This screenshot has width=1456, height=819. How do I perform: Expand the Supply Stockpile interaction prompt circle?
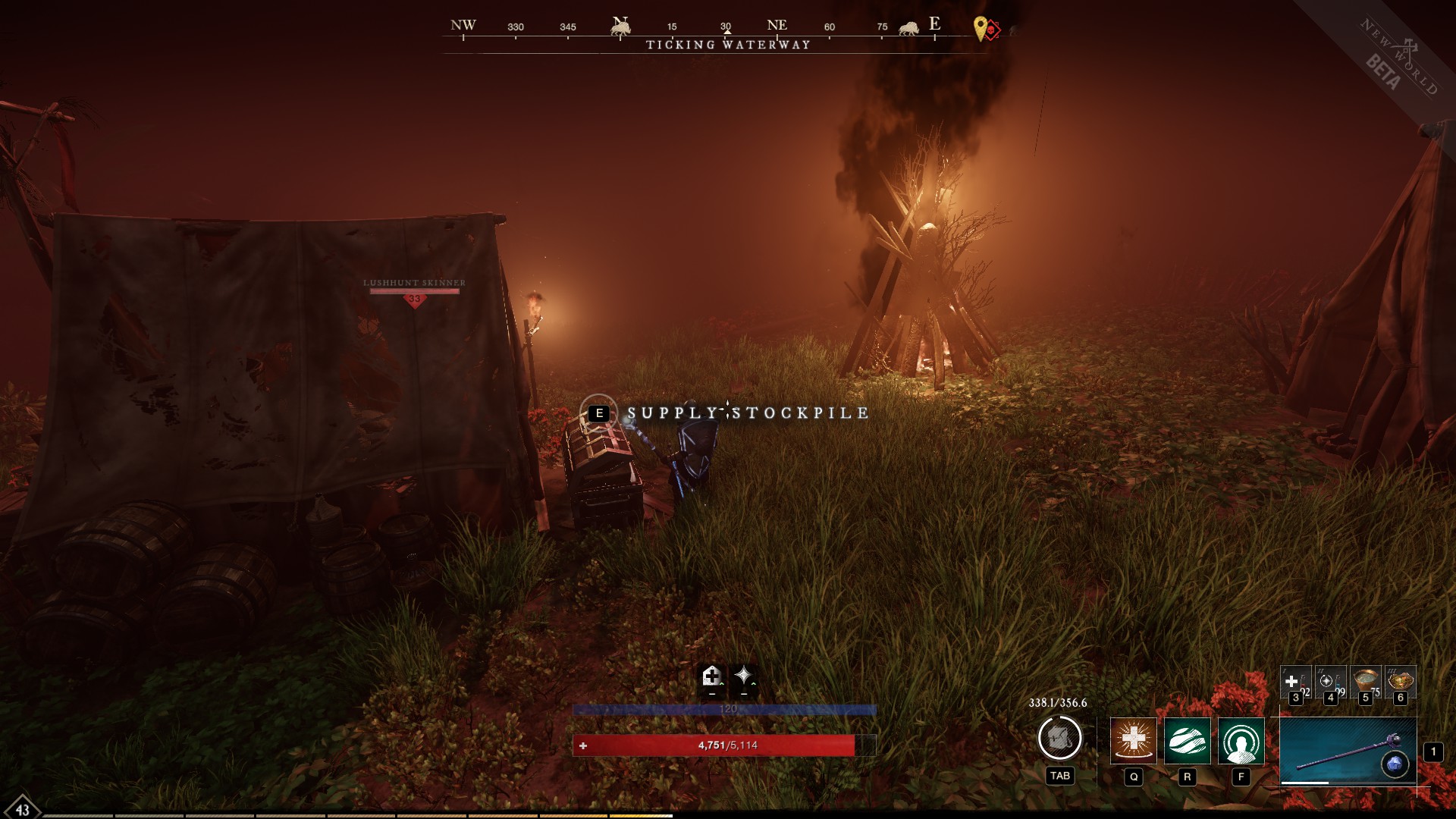tap(598, 413)
